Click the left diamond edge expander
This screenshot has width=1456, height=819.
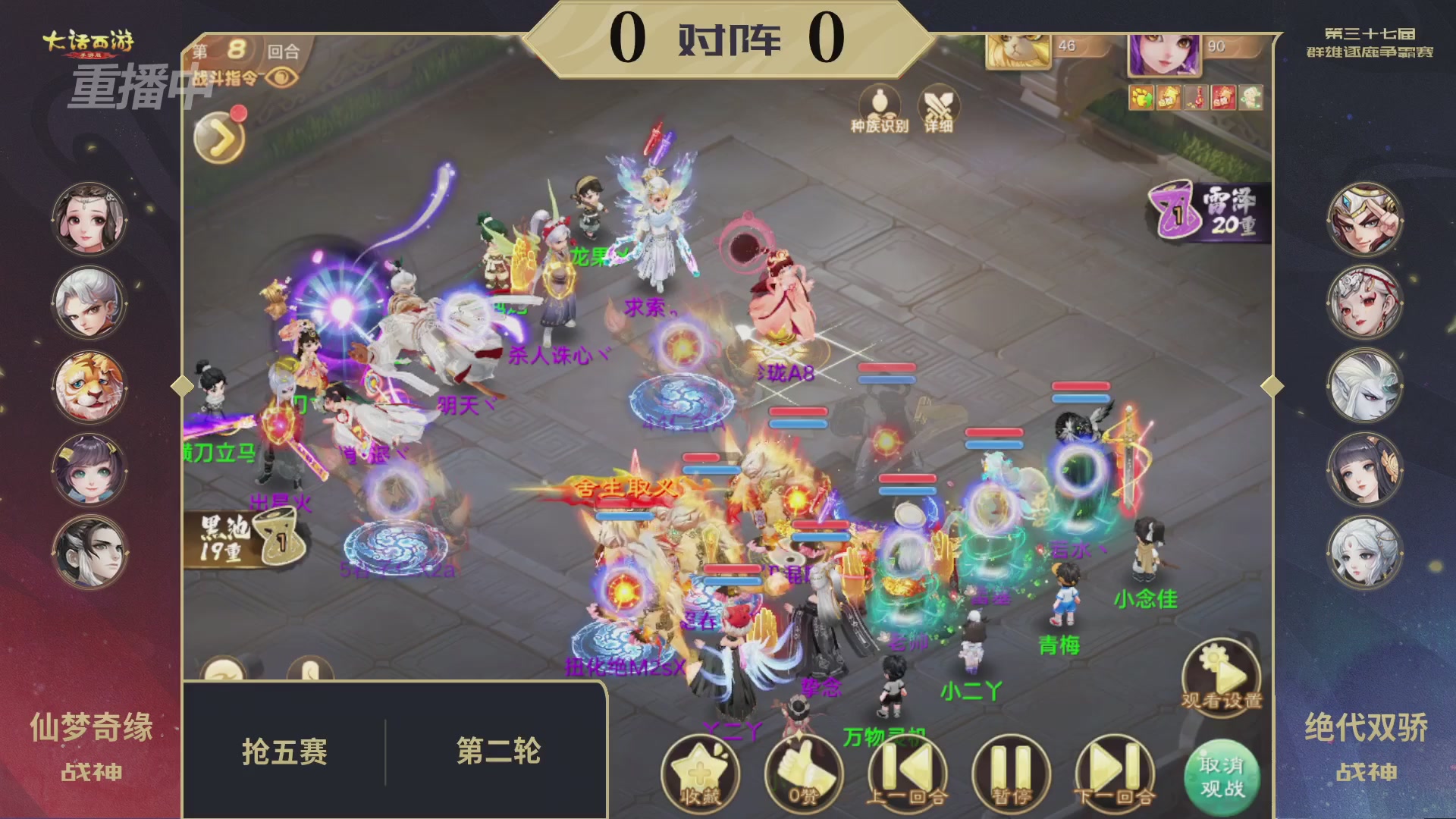182,386
